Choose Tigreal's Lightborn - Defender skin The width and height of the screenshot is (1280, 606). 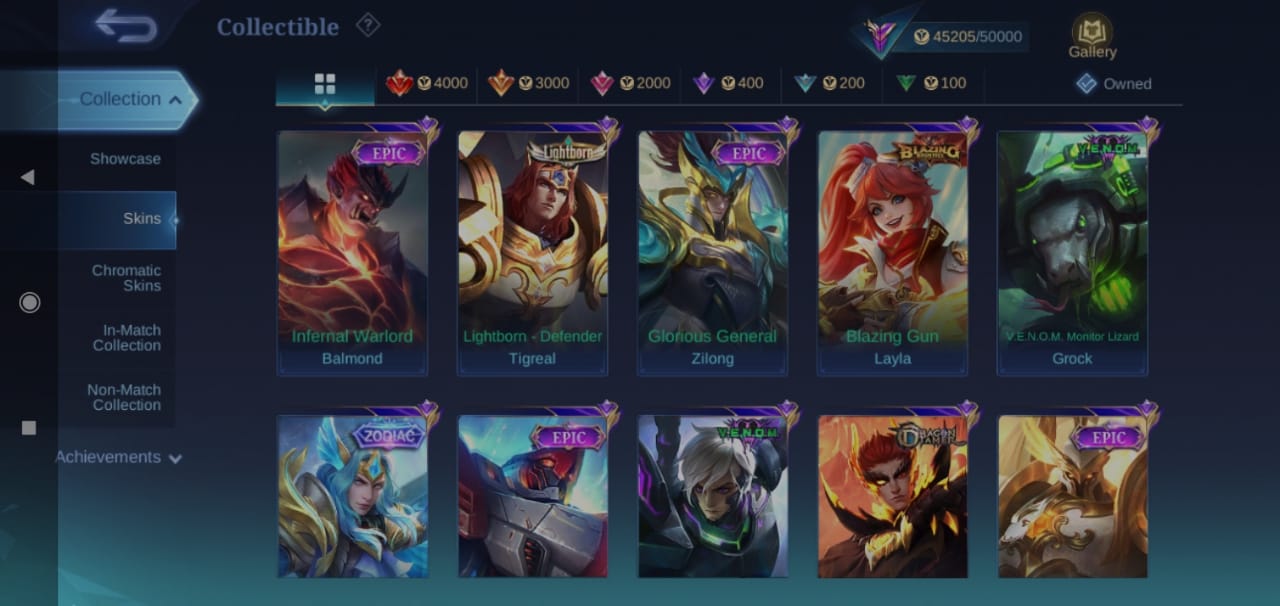(532, 250)
